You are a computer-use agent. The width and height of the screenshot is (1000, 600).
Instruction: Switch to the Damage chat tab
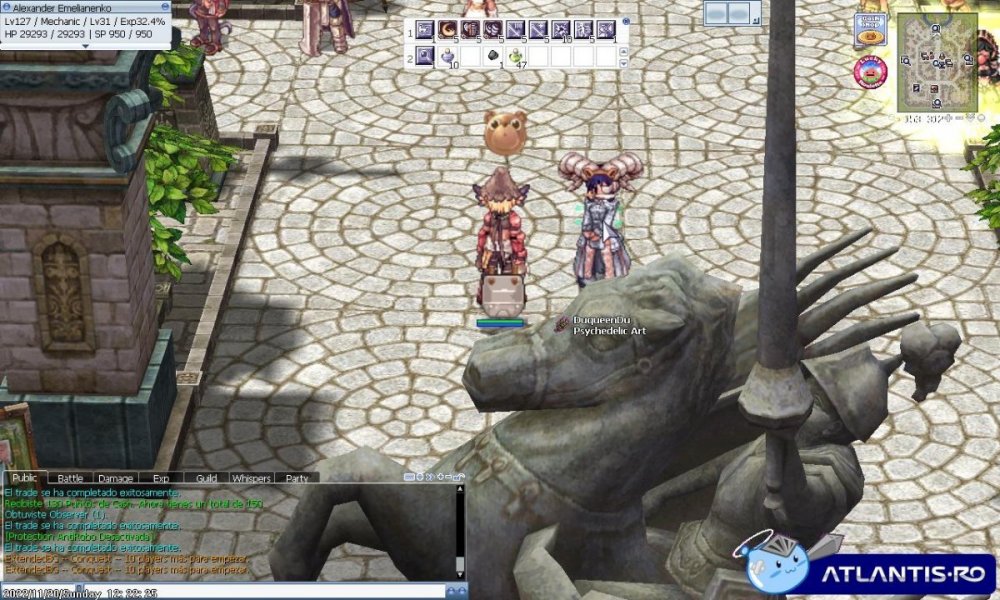(116, 479)
